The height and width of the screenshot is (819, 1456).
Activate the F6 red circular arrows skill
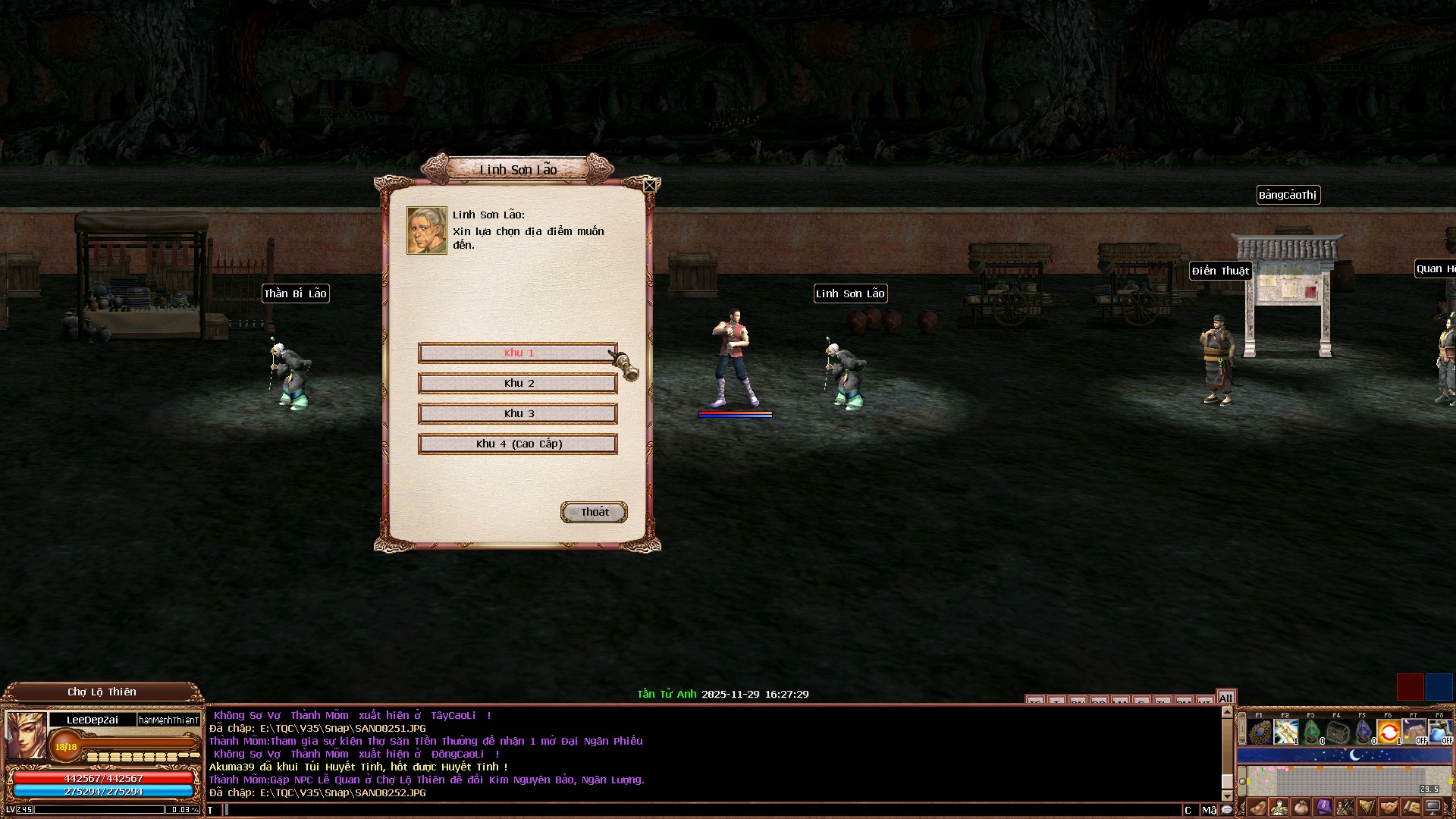pyautogui.click(x=1389, y=732)
